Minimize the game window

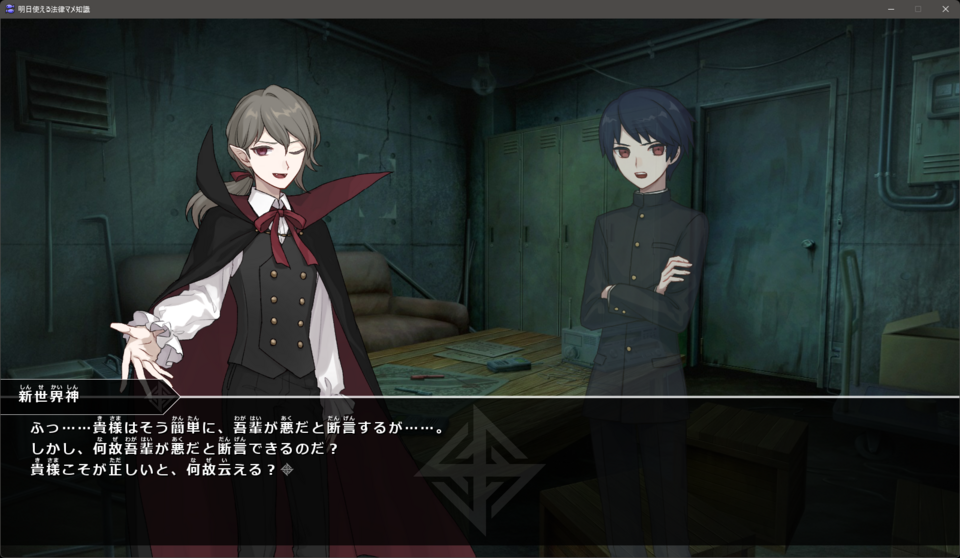click(890, 9)
